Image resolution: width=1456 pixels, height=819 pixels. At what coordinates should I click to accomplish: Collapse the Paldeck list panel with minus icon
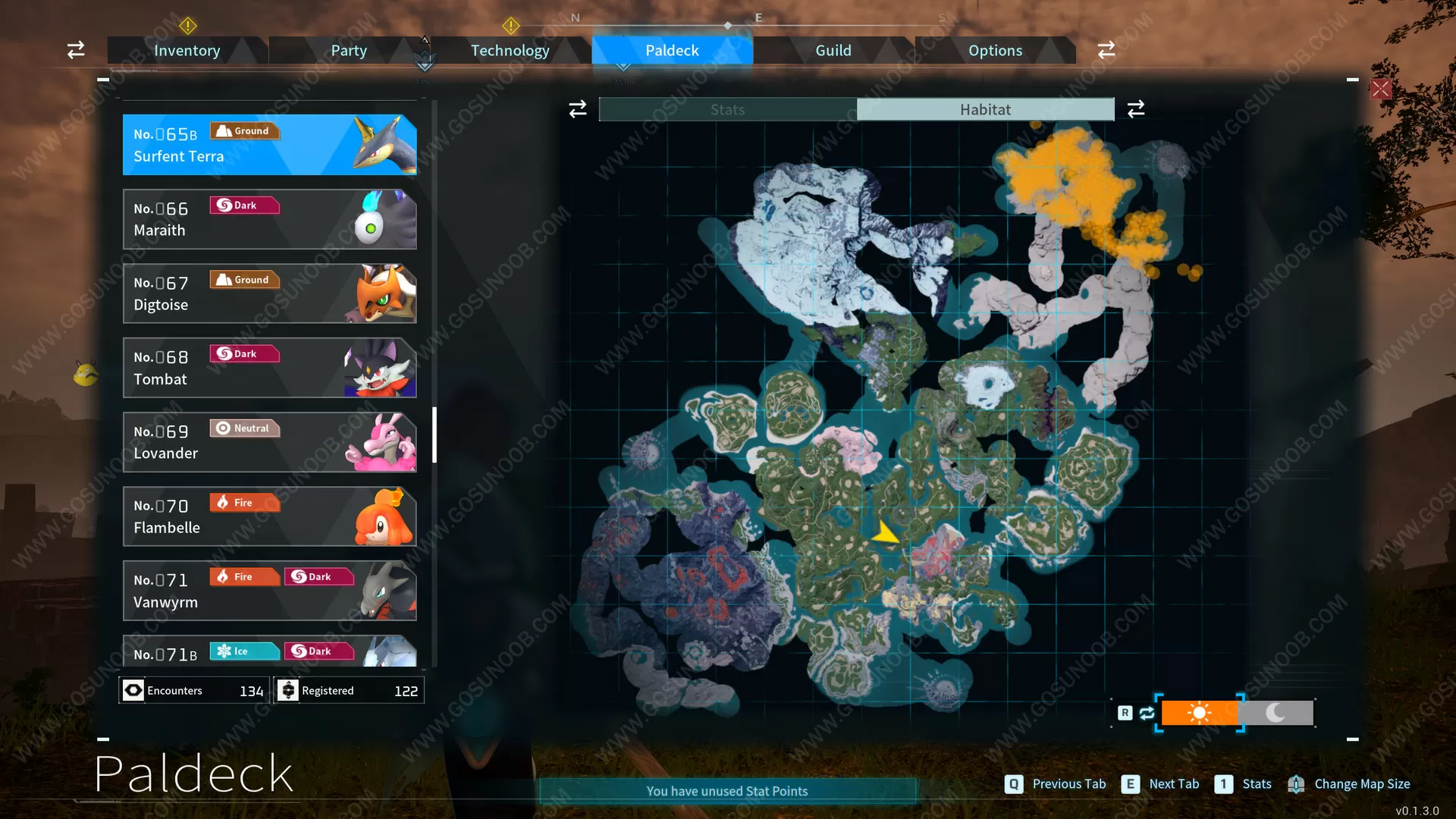pyautogui.click(x=103, y=79)
